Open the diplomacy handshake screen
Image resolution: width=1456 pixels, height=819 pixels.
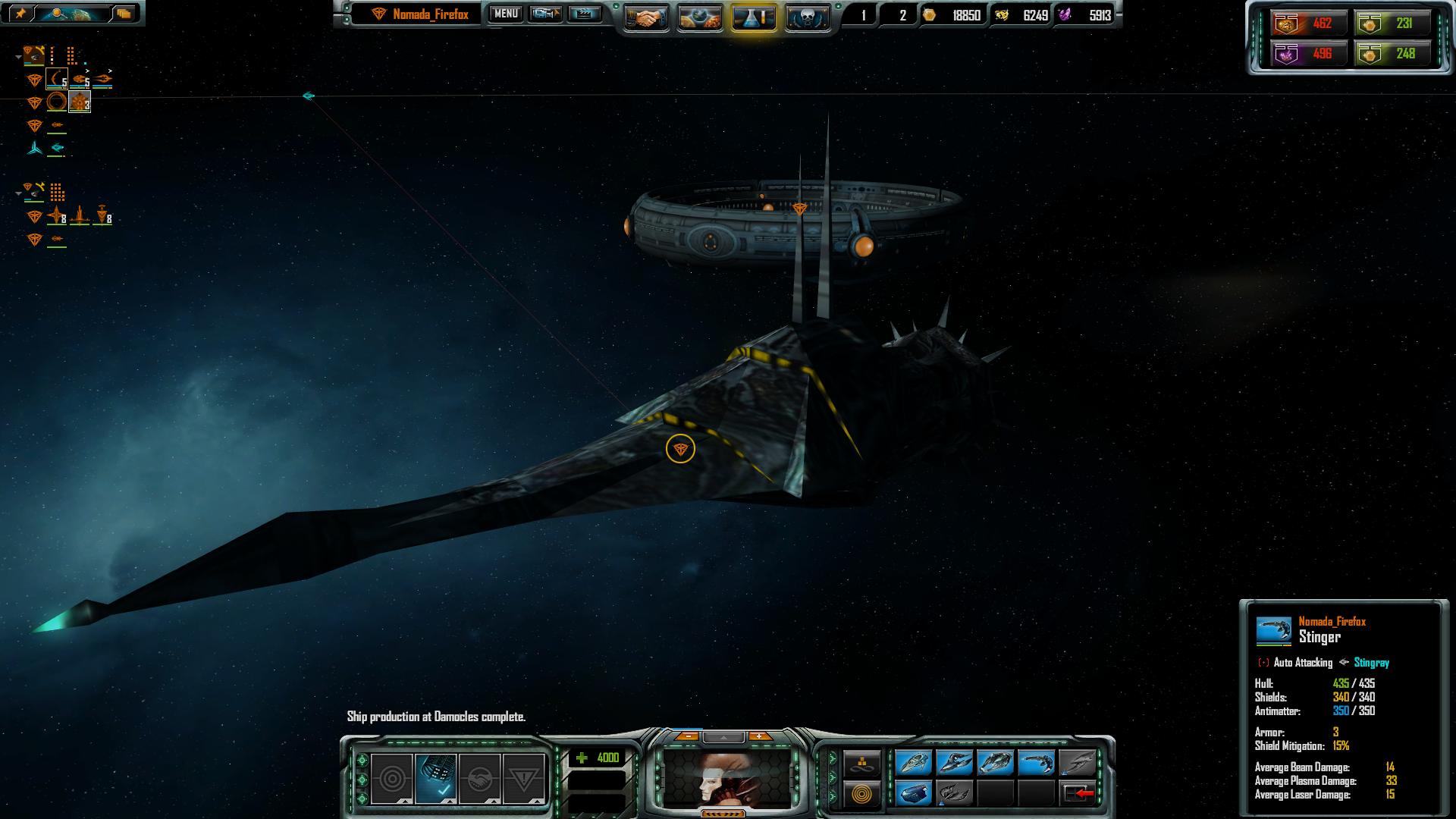pos(646,17)
